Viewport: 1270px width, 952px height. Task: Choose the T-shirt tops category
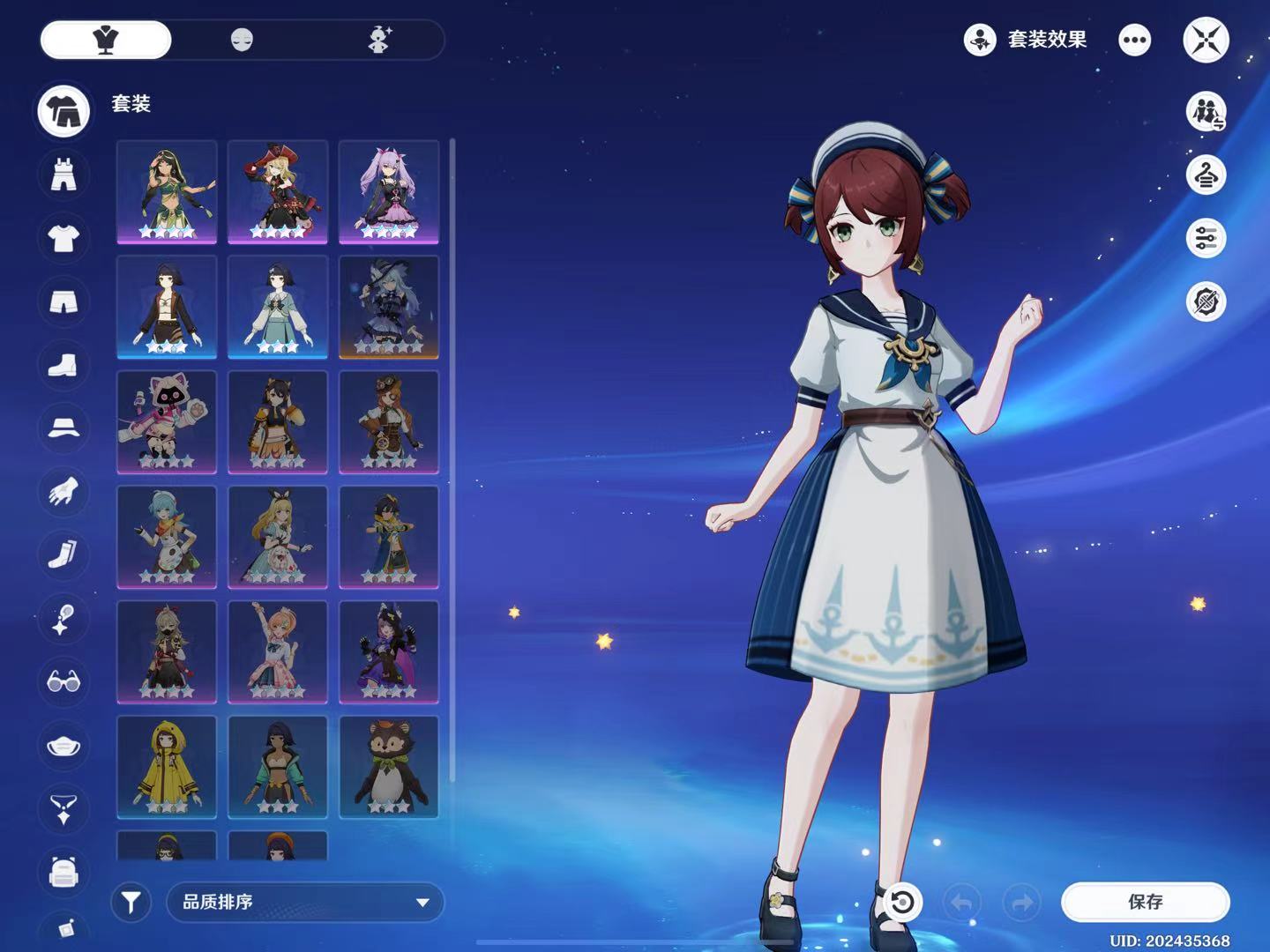click(x=63, y=238)
